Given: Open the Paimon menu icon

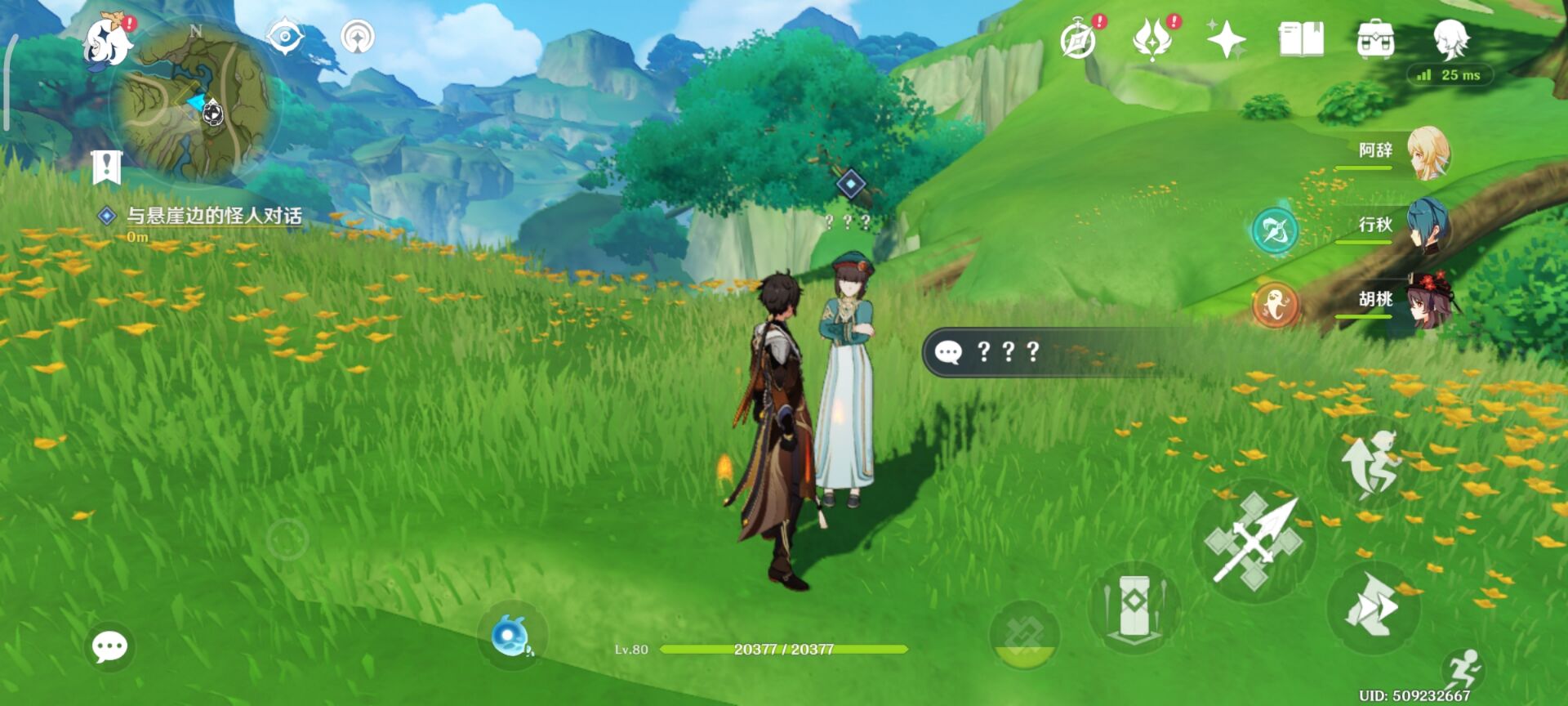Looking at the screenshot, I should 108,41.
